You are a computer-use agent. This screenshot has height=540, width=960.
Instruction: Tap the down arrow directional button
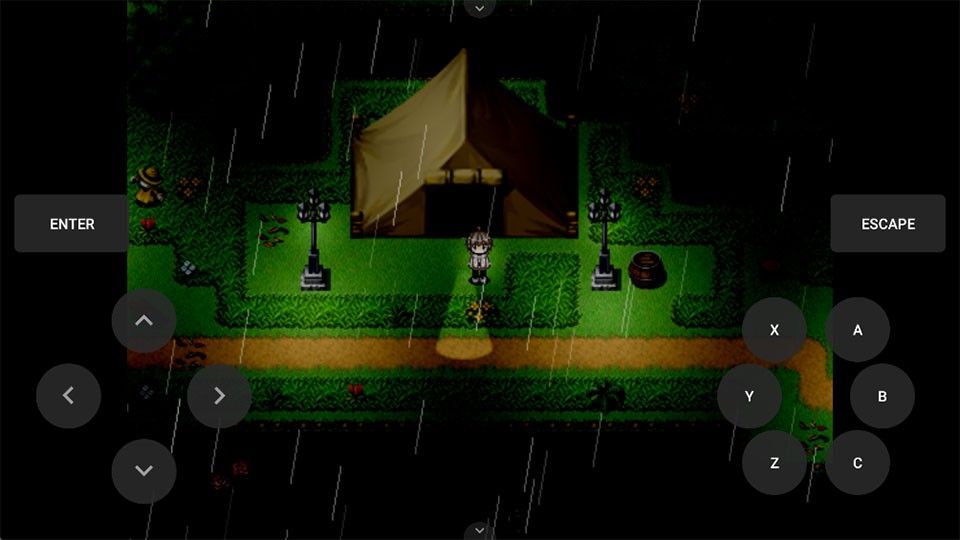point(144,471)
